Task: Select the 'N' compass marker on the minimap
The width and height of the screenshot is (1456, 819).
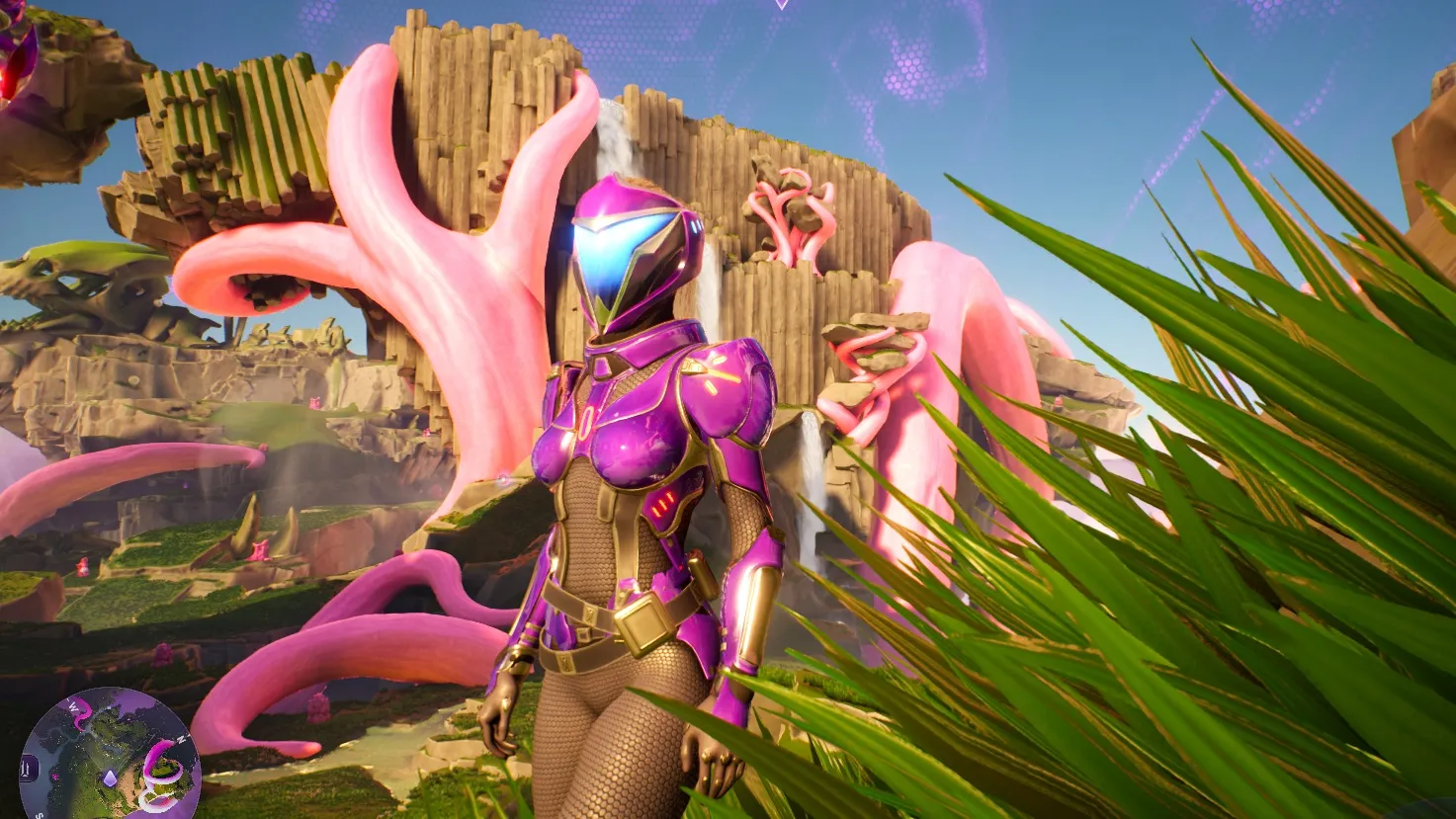Action: tap(181, 738)
